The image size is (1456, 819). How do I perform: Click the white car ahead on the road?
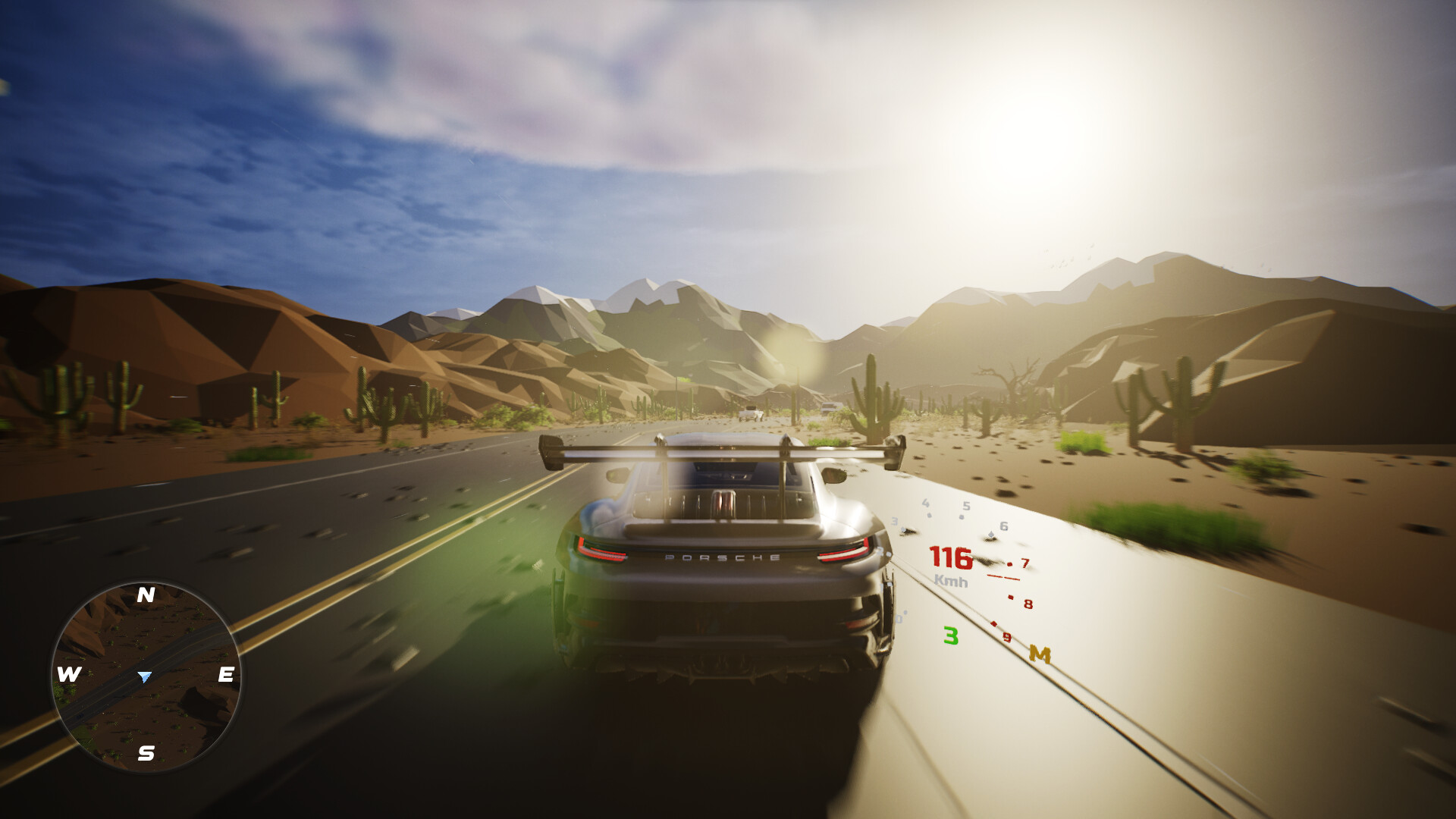coord(752,413)
